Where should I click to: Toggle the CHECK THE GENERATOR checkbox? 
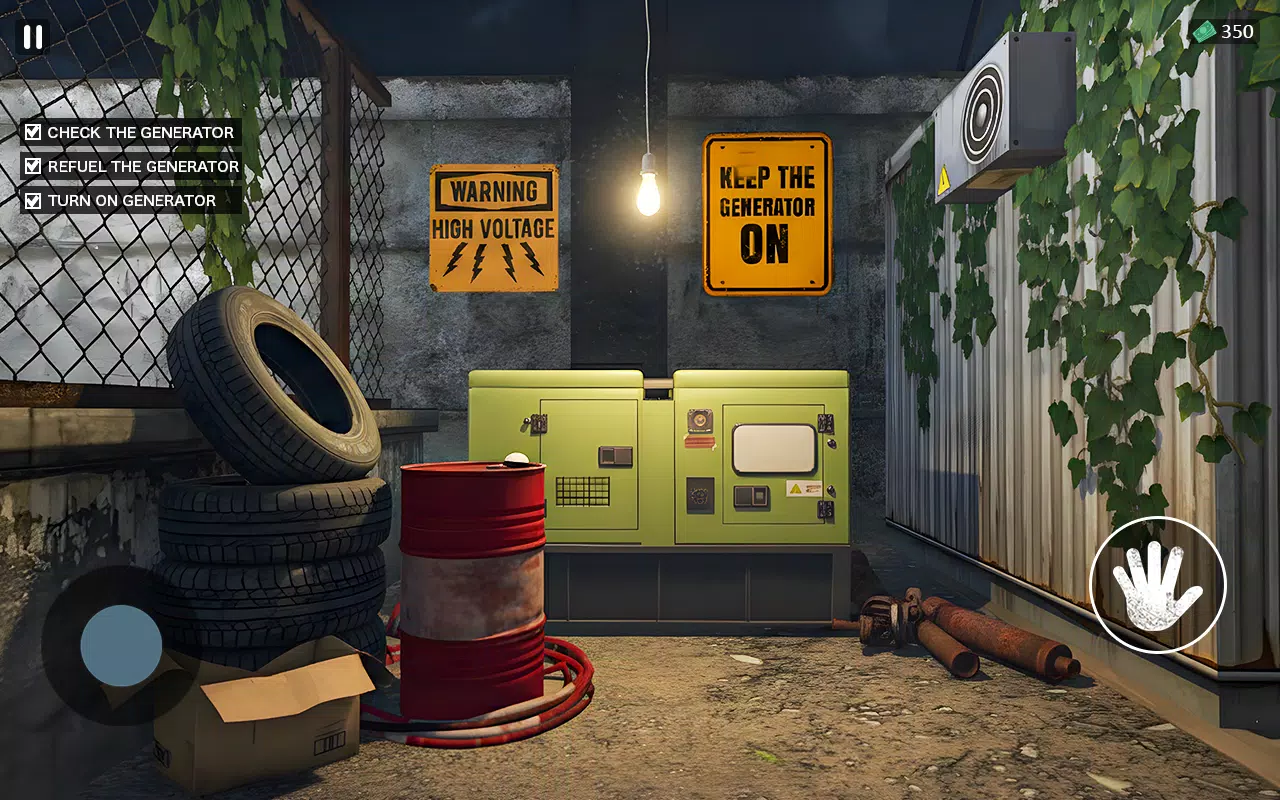click(31, 131)
